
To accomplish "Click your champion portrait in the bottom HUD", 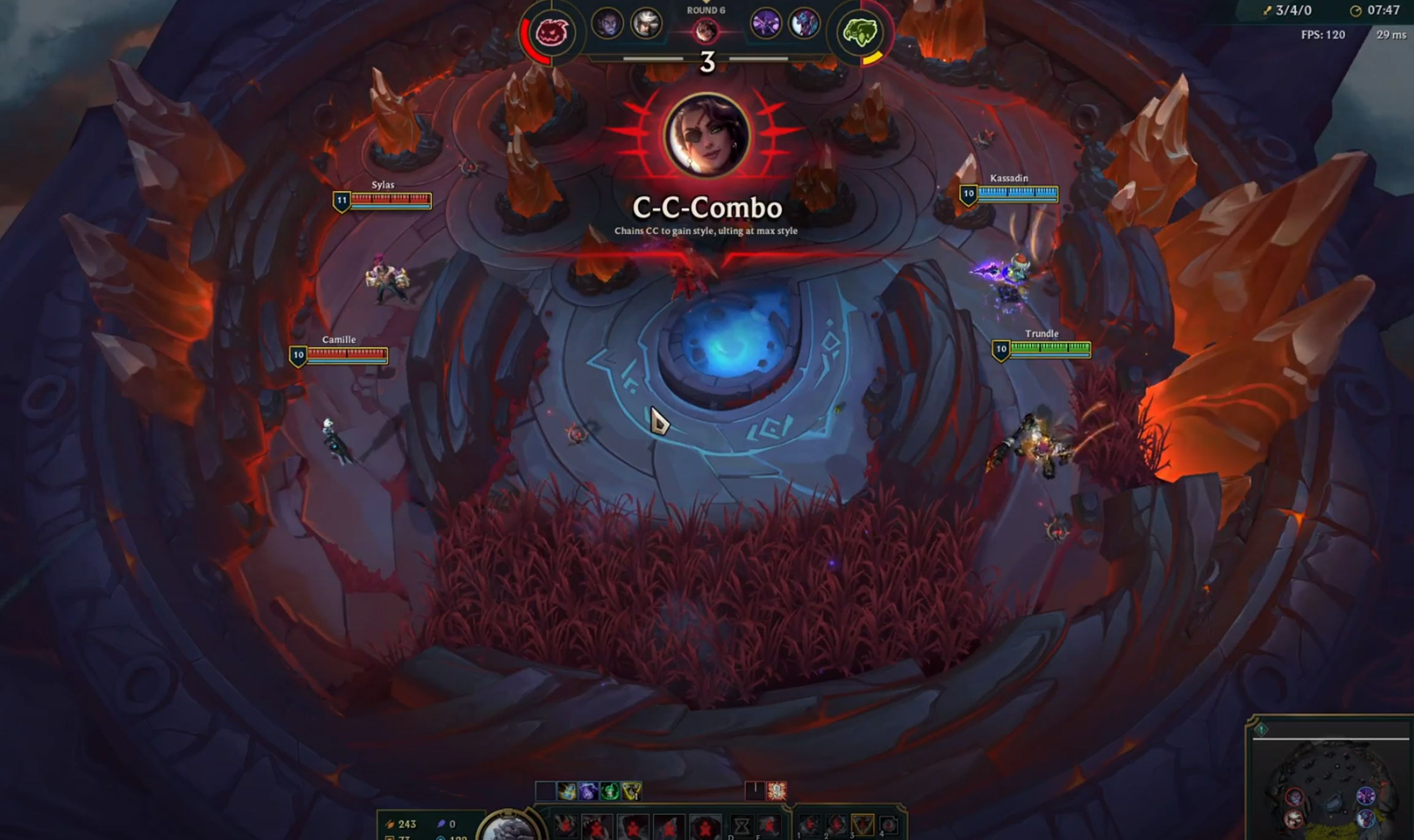I will coord(509,828).
